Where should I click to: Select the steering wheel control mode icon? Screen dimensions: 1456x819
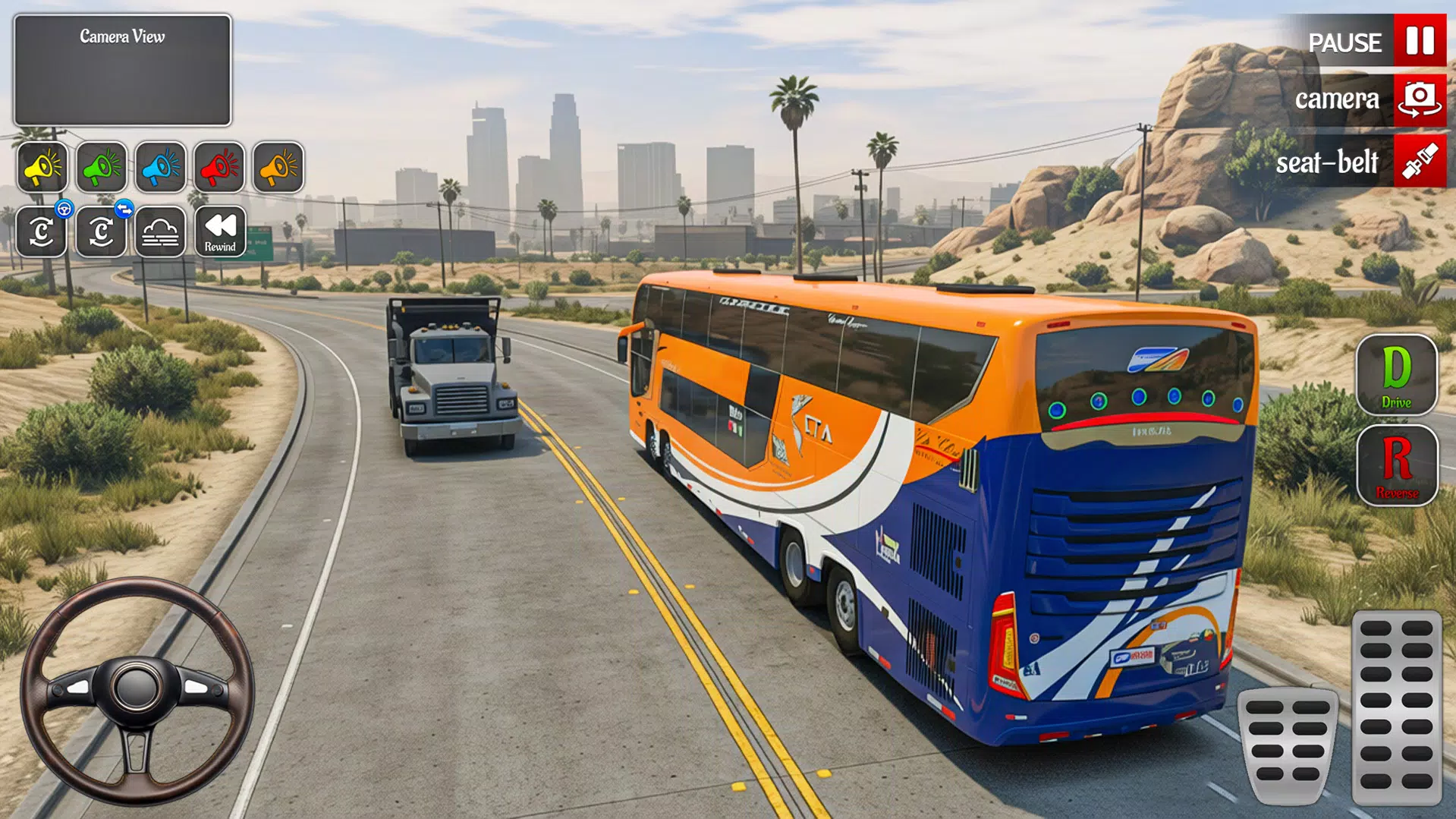click(43, 232)
